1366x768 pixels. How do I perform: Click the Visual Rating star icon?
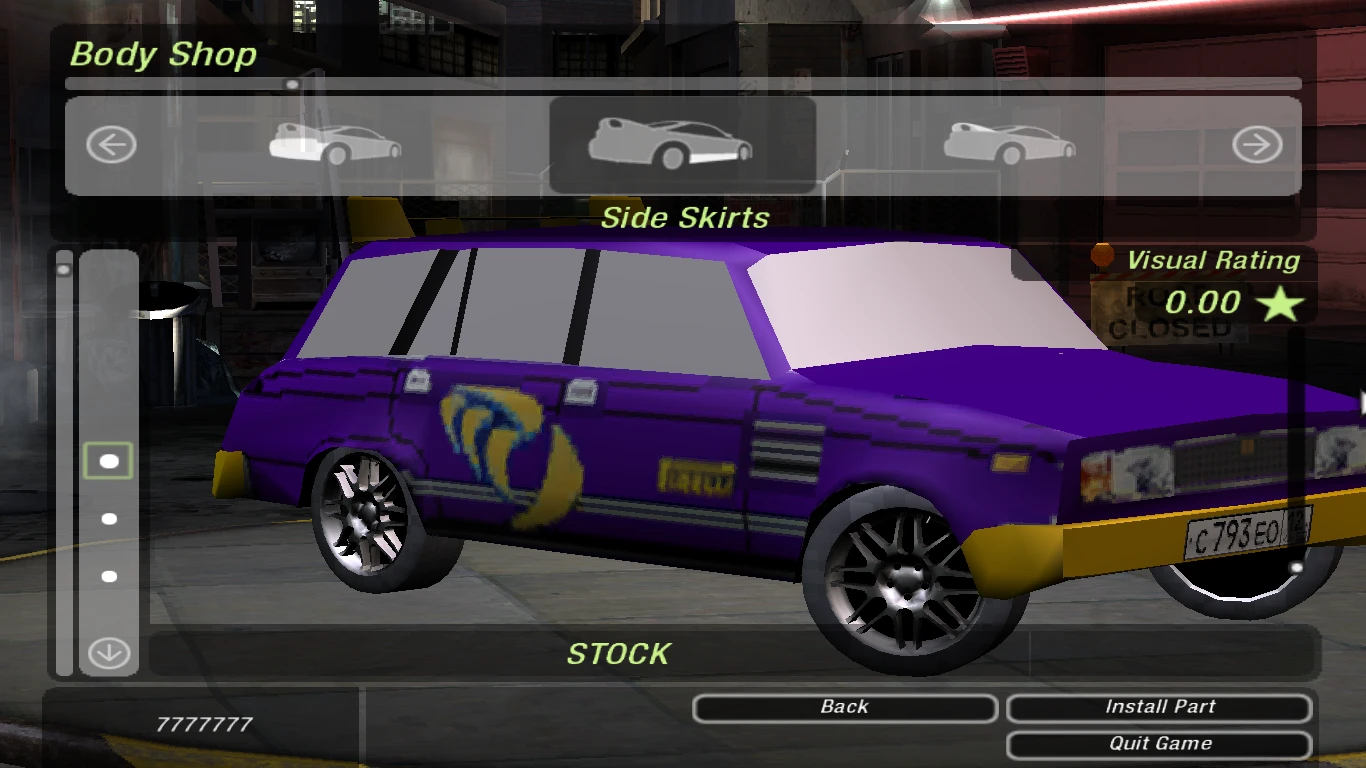pyautogui.click(x=1280, y=303)
